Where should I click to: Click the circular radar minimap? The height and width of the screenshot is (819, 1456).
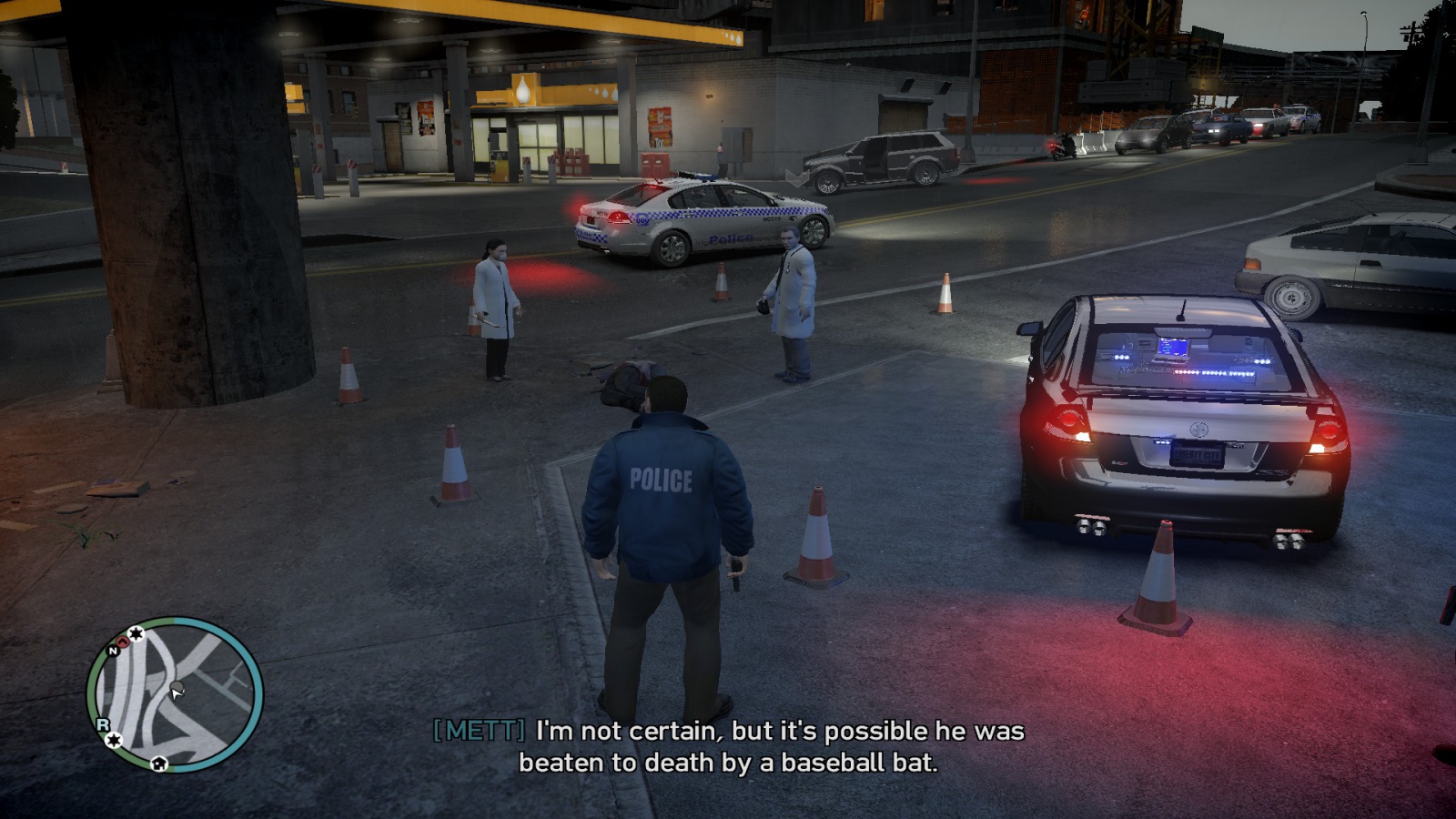tap(175, 694)
